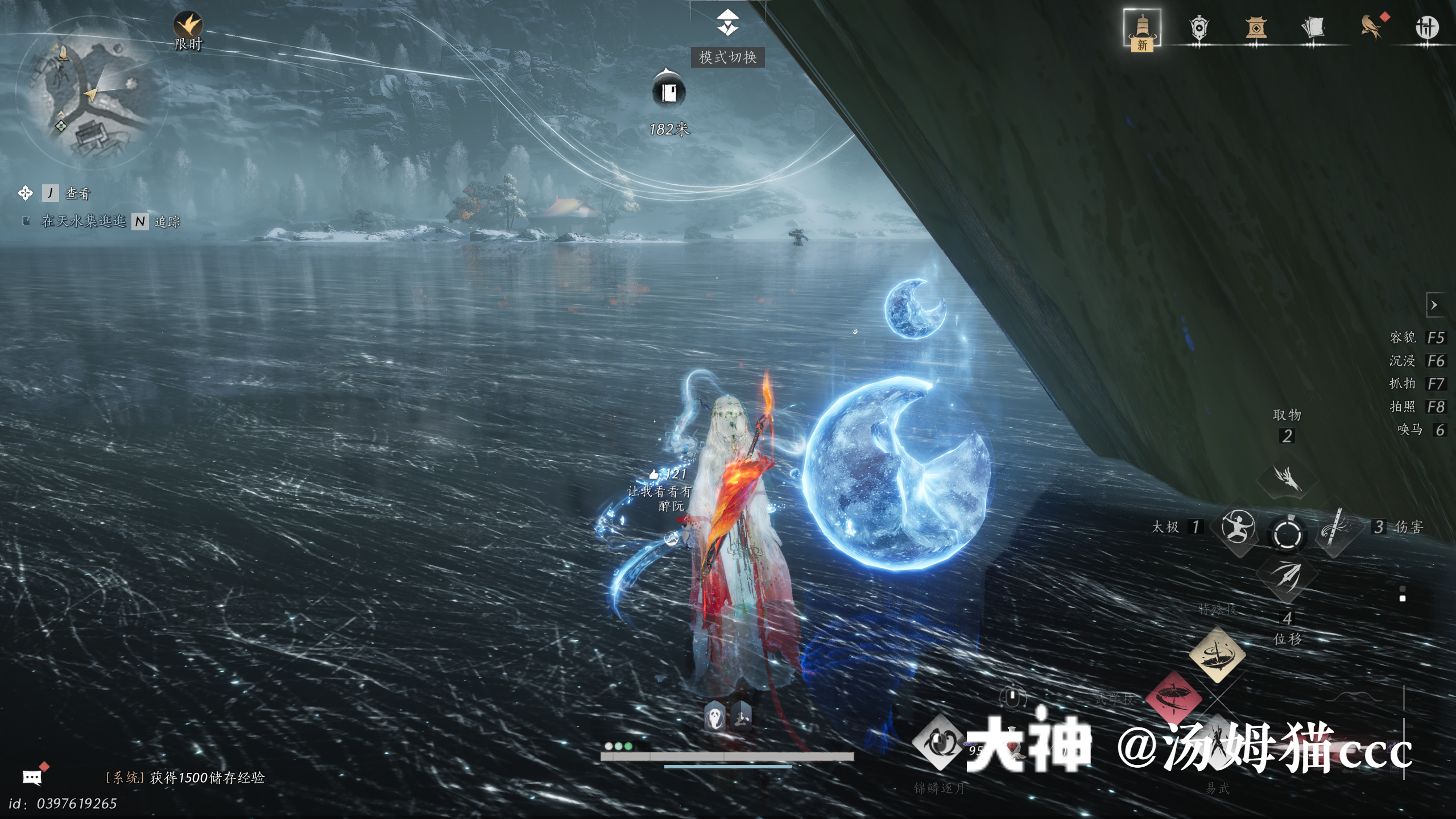Click the quest waypoint marker showing 182米
This screenshot has height=819, width=1456.
point(669,92)
